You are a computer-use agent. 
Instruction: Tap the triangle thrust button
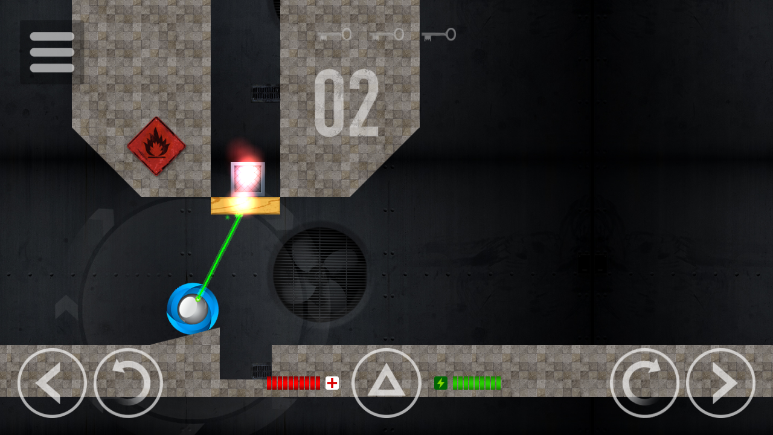(x=386, y=383)
